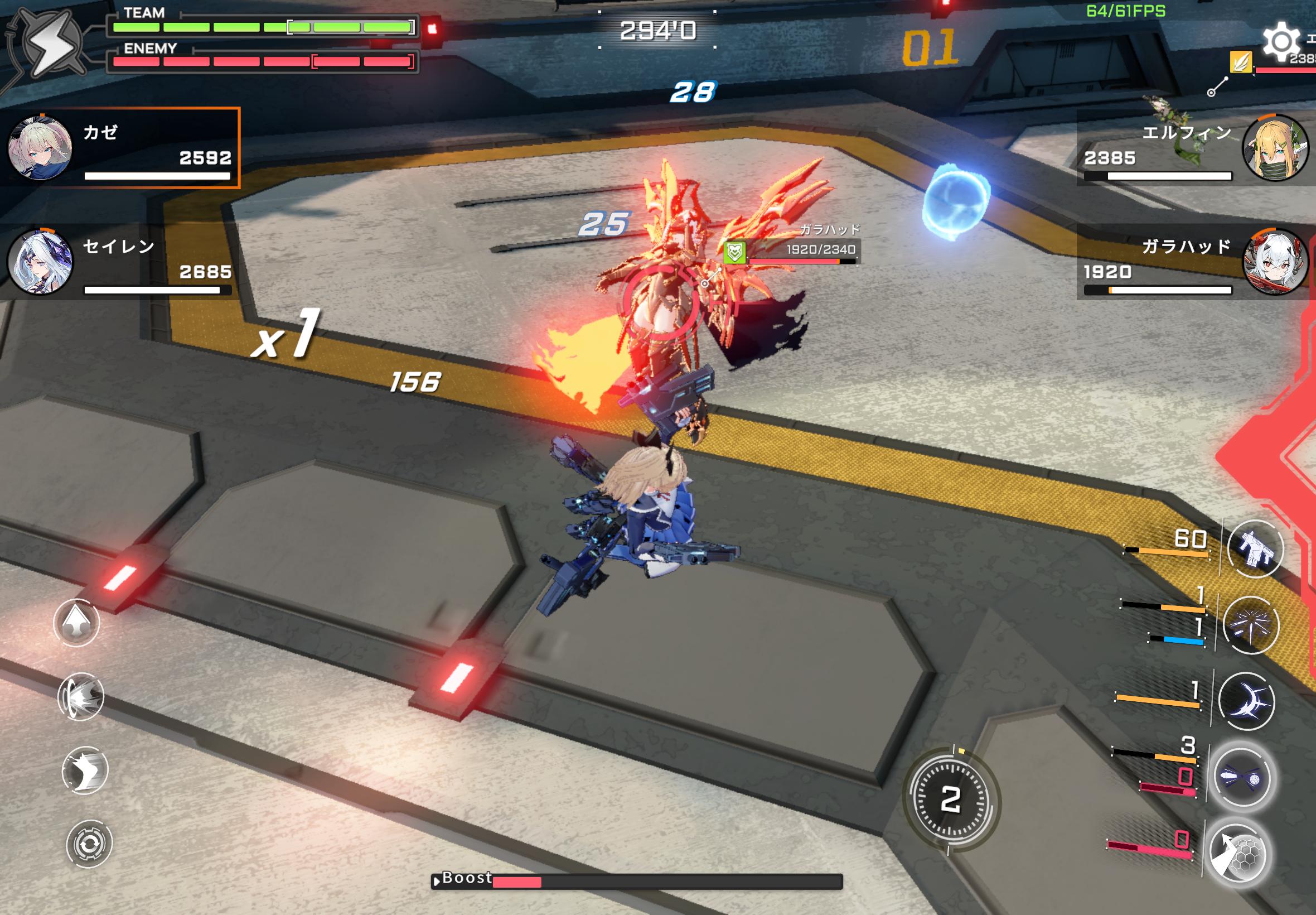Select カゼ's character portrait
The height and width of the screenshot is (915, 1316).
[40, 147]
